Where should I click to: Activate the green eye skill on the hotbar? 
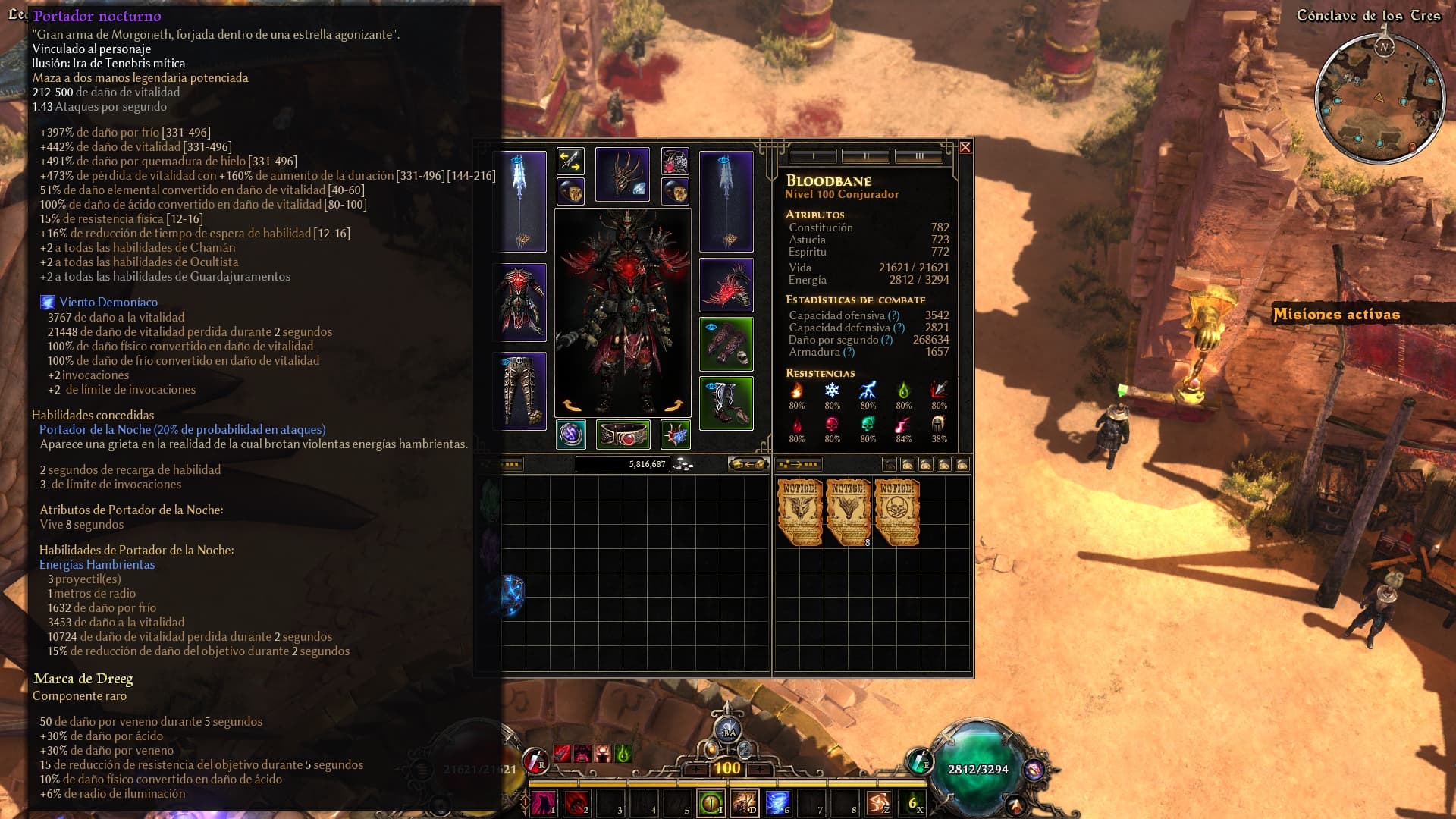click(x=711, y=802)
